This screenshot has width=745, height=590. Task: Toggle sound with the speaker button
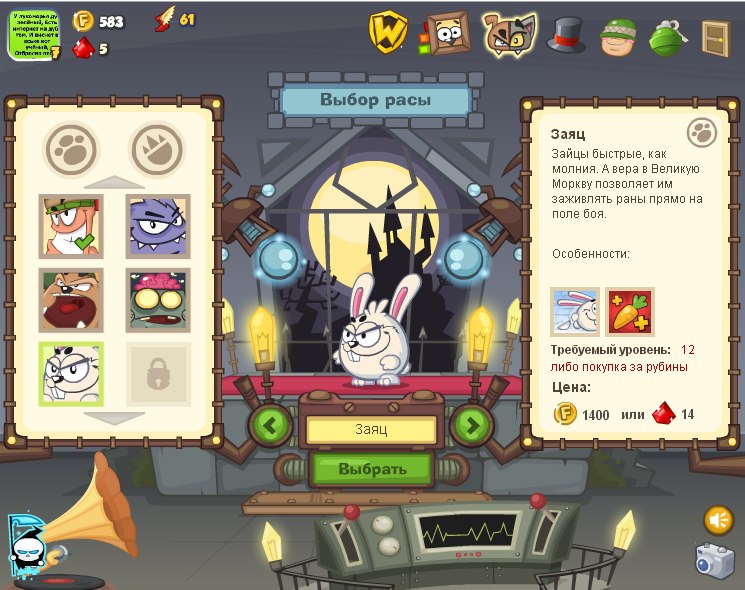pos(718,520)
